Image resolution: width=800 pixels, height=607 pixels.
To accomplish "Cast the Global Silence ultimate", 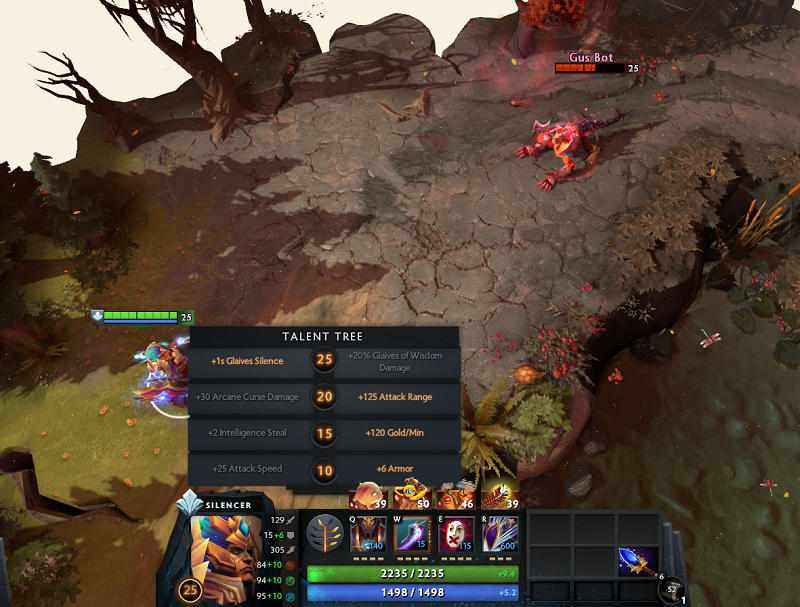I will click(500, 534).
